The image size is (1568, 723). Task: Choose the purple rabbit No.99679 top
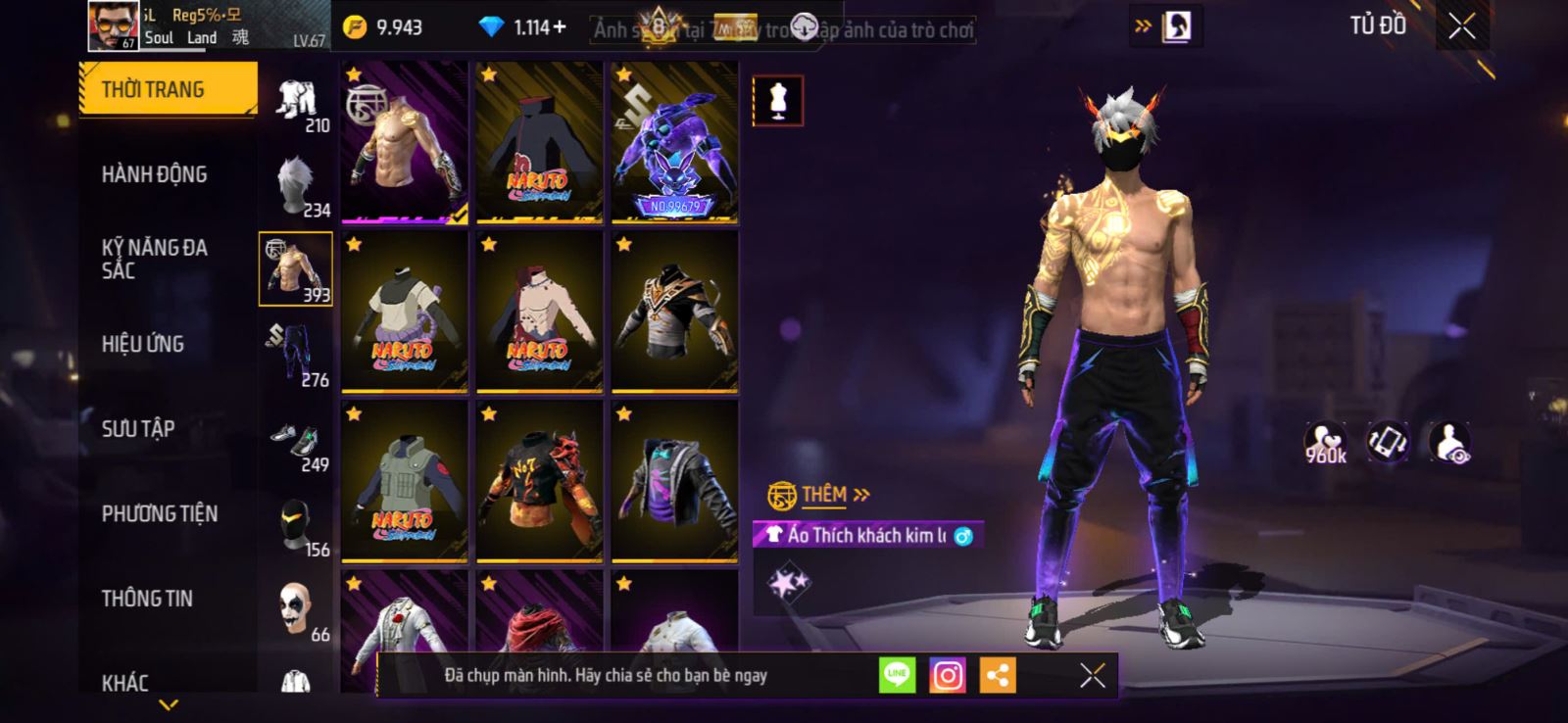pos(674,142)
